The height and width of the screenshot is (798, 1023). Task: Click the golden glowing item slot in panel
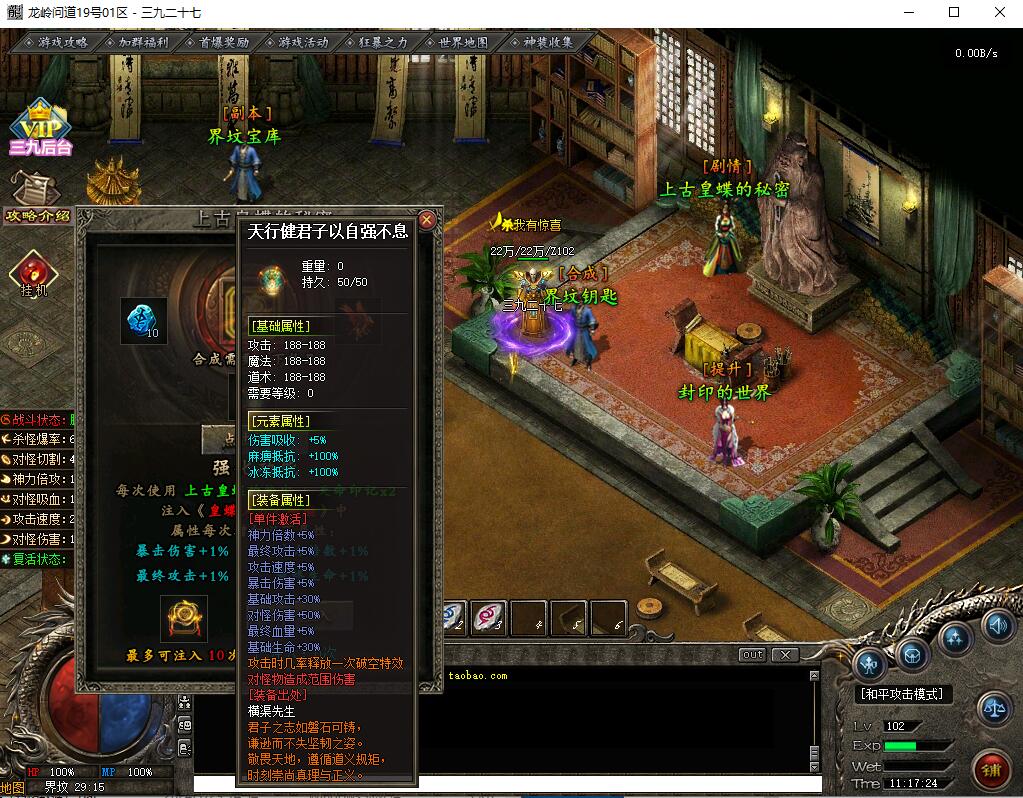(184, 619)
